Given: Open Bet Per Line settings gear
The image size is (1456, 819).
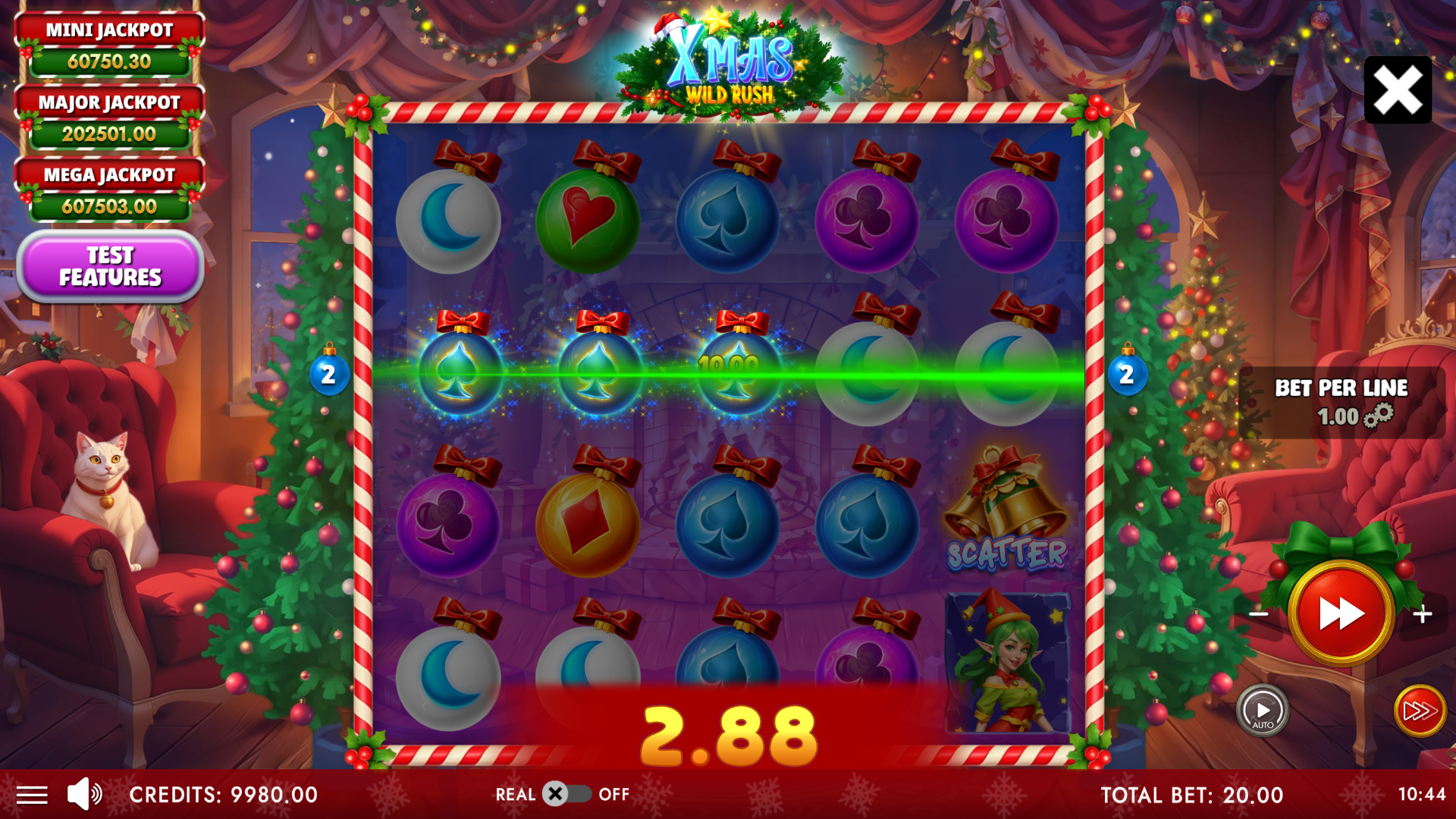Looking at the screenshot, I should [1379, 416].
